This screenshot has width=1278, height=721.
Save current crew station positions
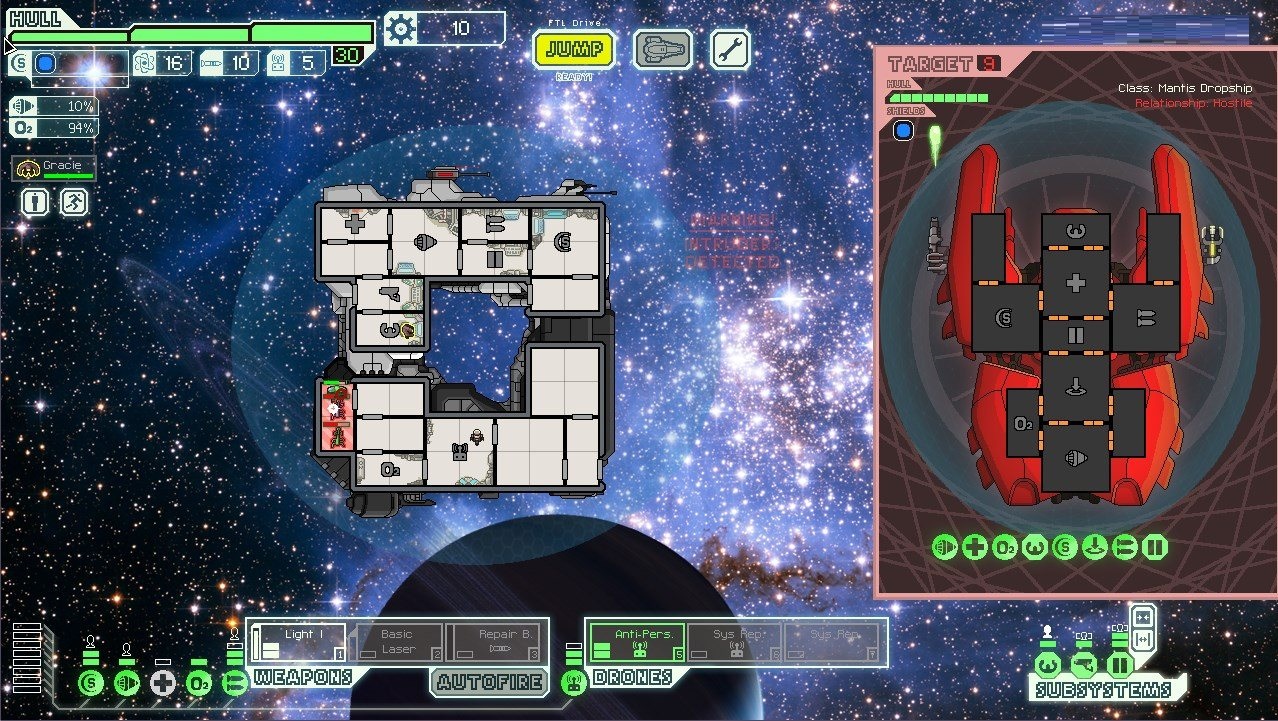[x=36, y=203]
